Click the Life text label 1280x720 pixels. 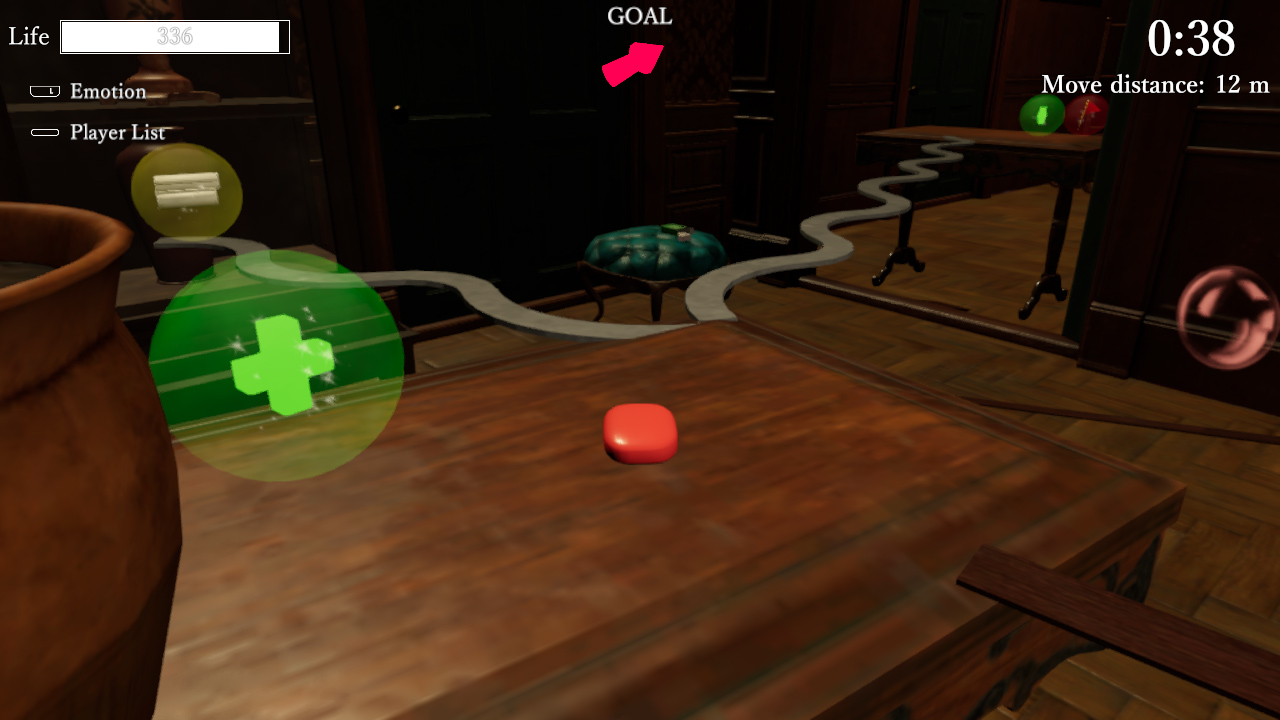[x=28, y=36]
